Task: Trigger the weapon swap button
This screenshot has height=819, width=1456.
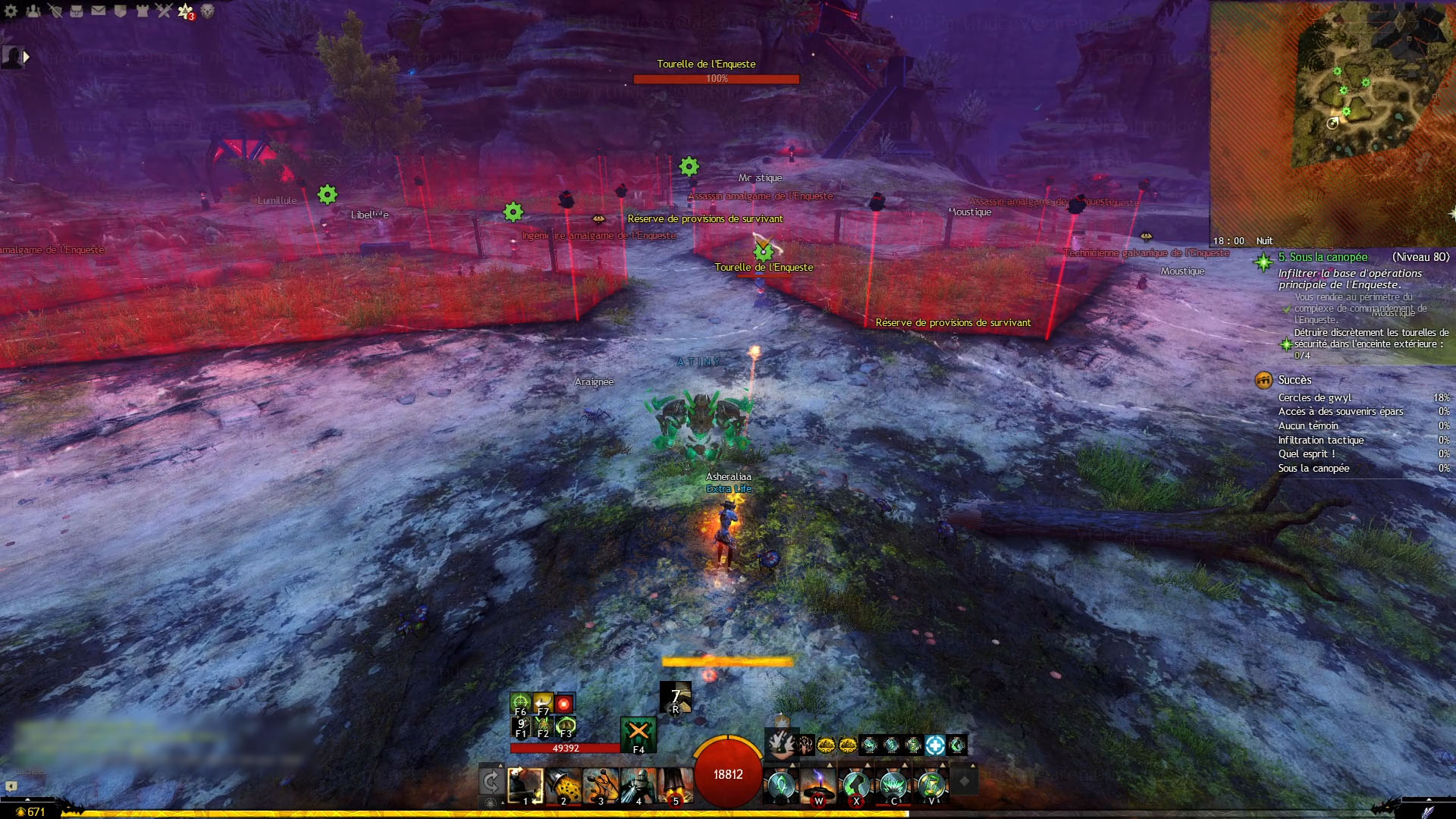Action: 491,781
